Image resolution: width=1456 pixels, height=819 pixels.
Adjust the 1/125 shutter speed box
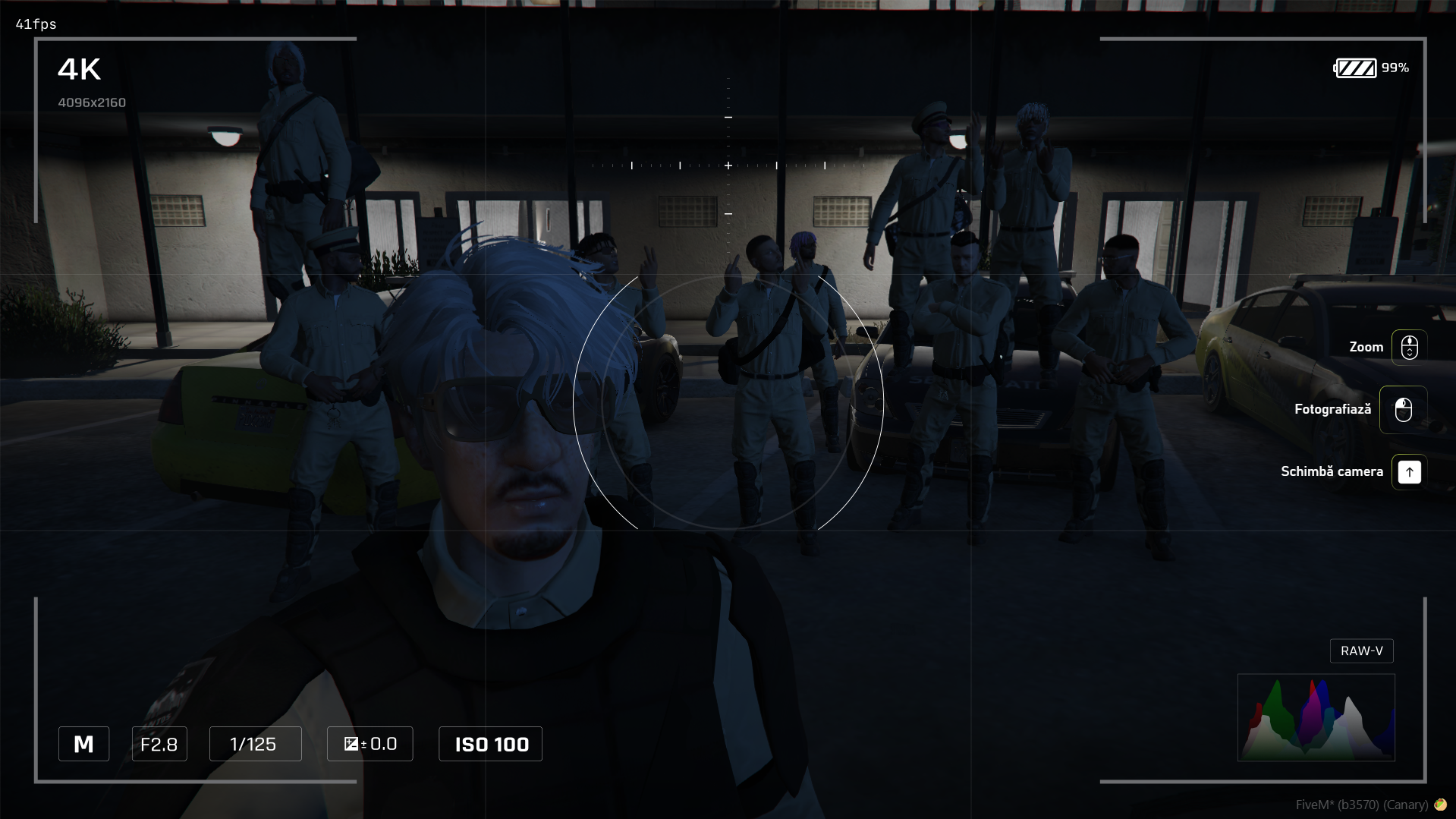pyautogui.click(x=255, y=744)
